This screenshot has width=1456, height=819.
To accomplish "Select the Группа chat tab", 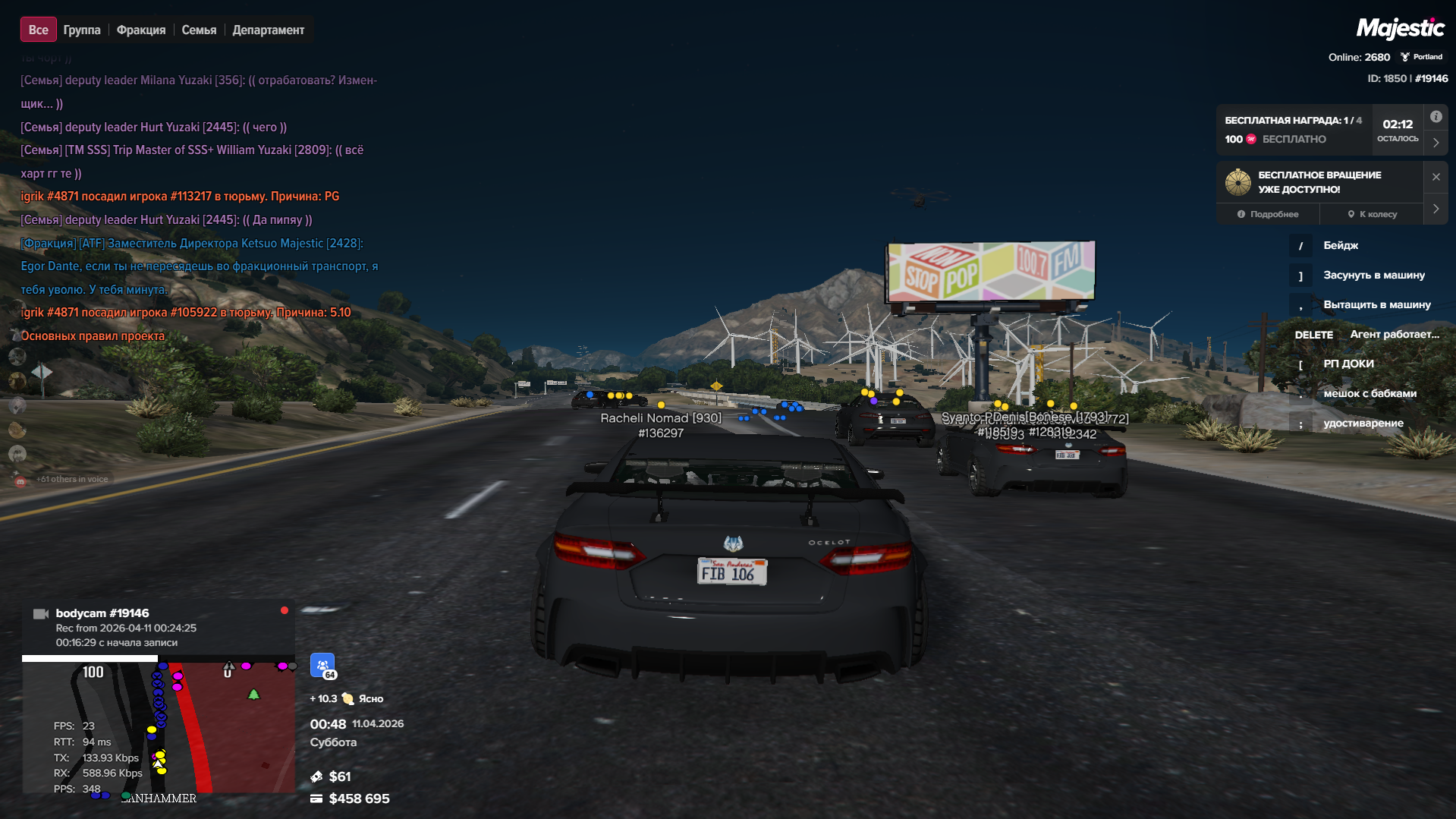I will [x=82, y=30].
